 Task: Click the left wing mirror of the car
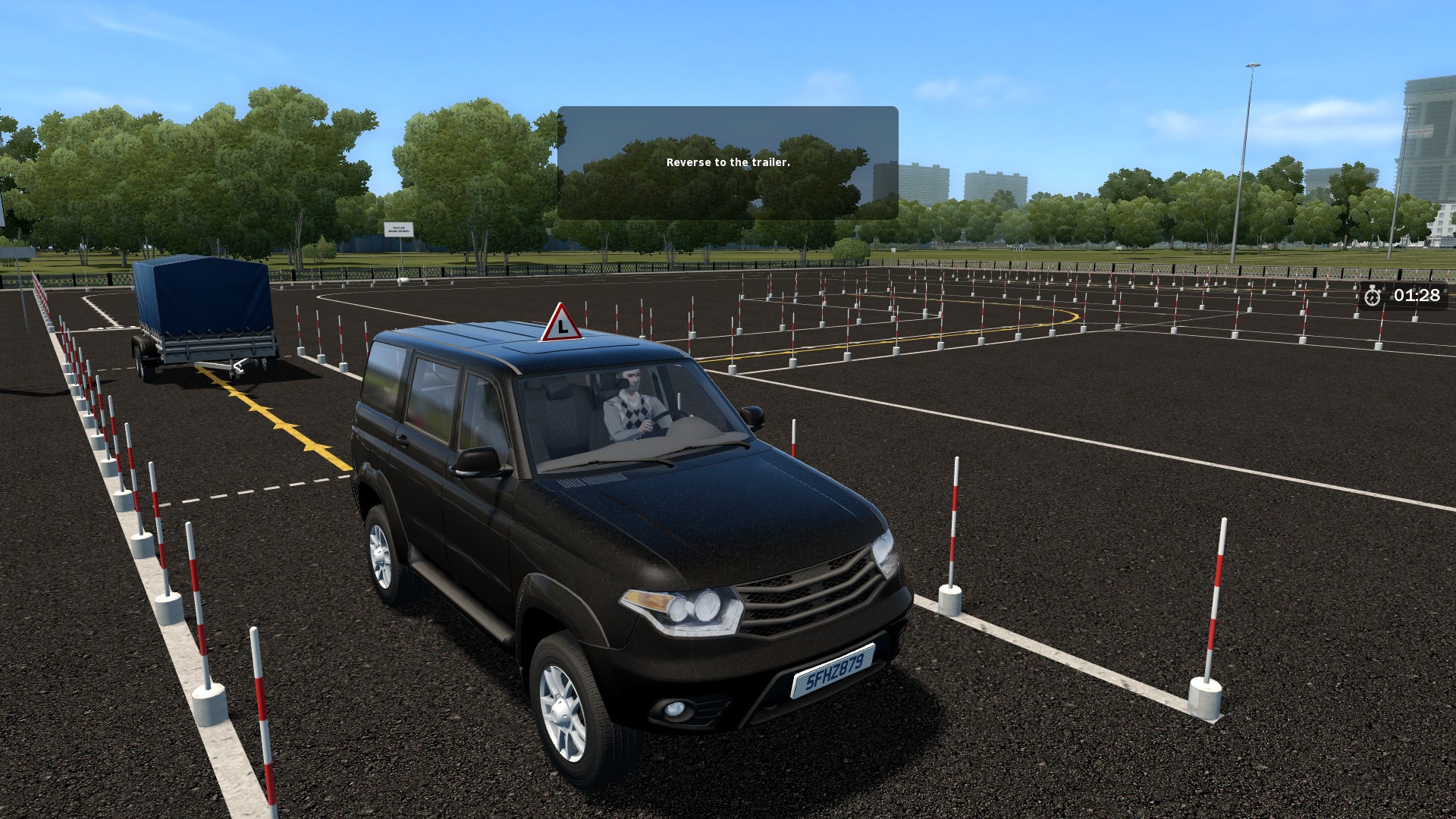click(x=479, y=461)
